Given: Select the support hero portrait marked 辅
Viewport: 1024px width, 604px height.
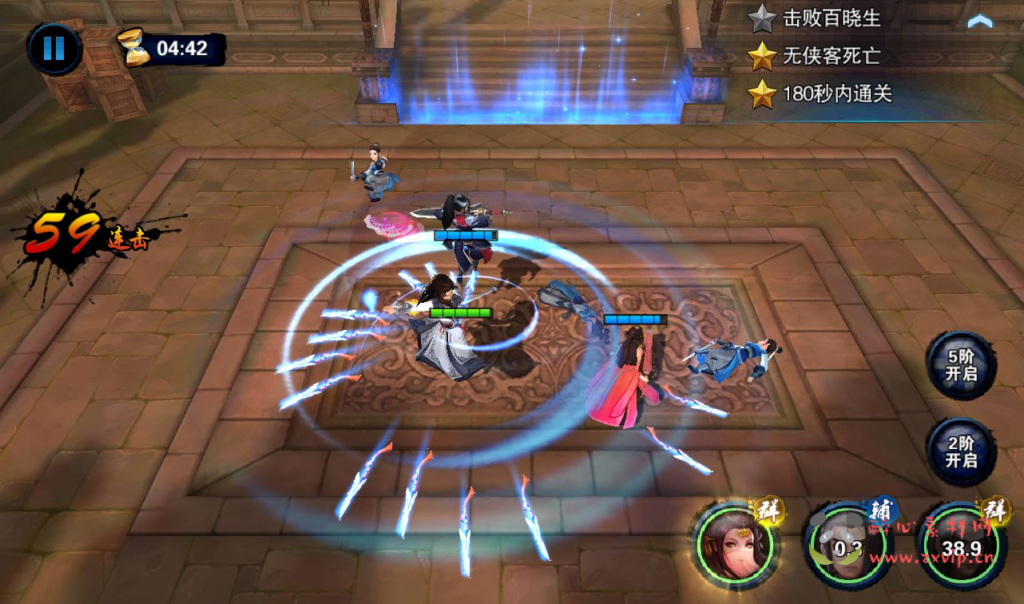Looking at the screenshot, I should tap(848, 547).
